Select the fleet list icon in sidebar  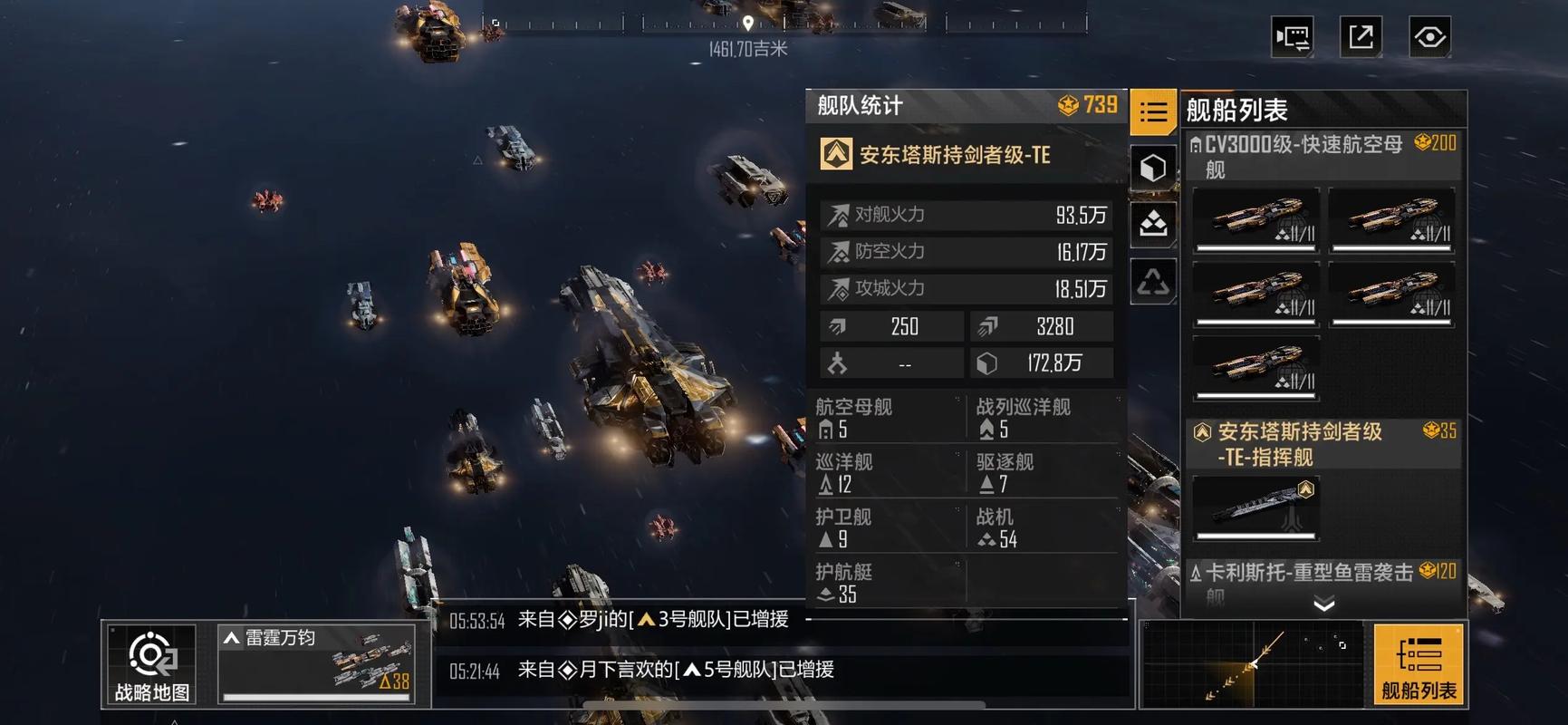click(x=1153, y=111)
